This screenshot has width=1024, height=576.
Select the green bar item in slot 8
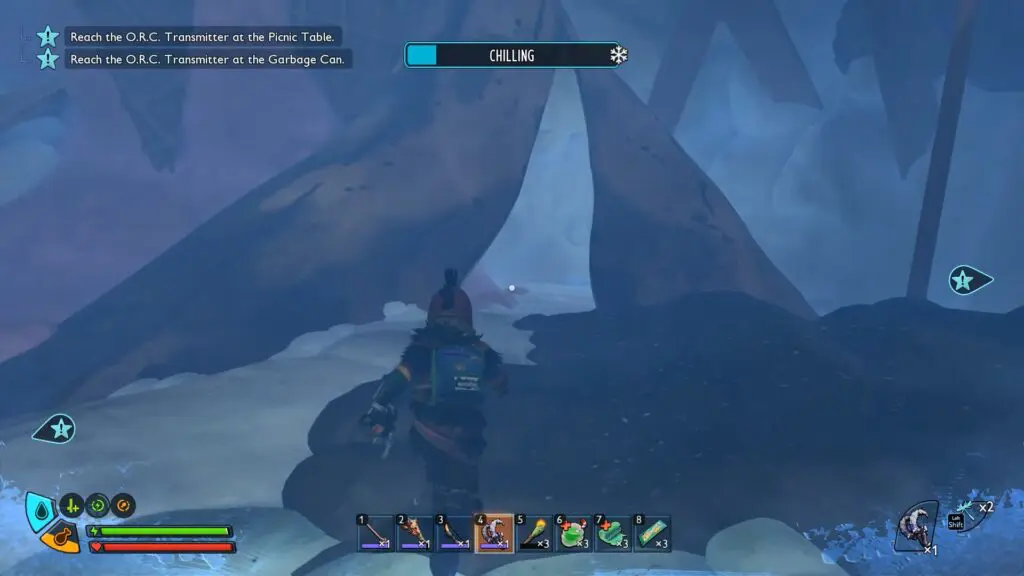point(651,534)
